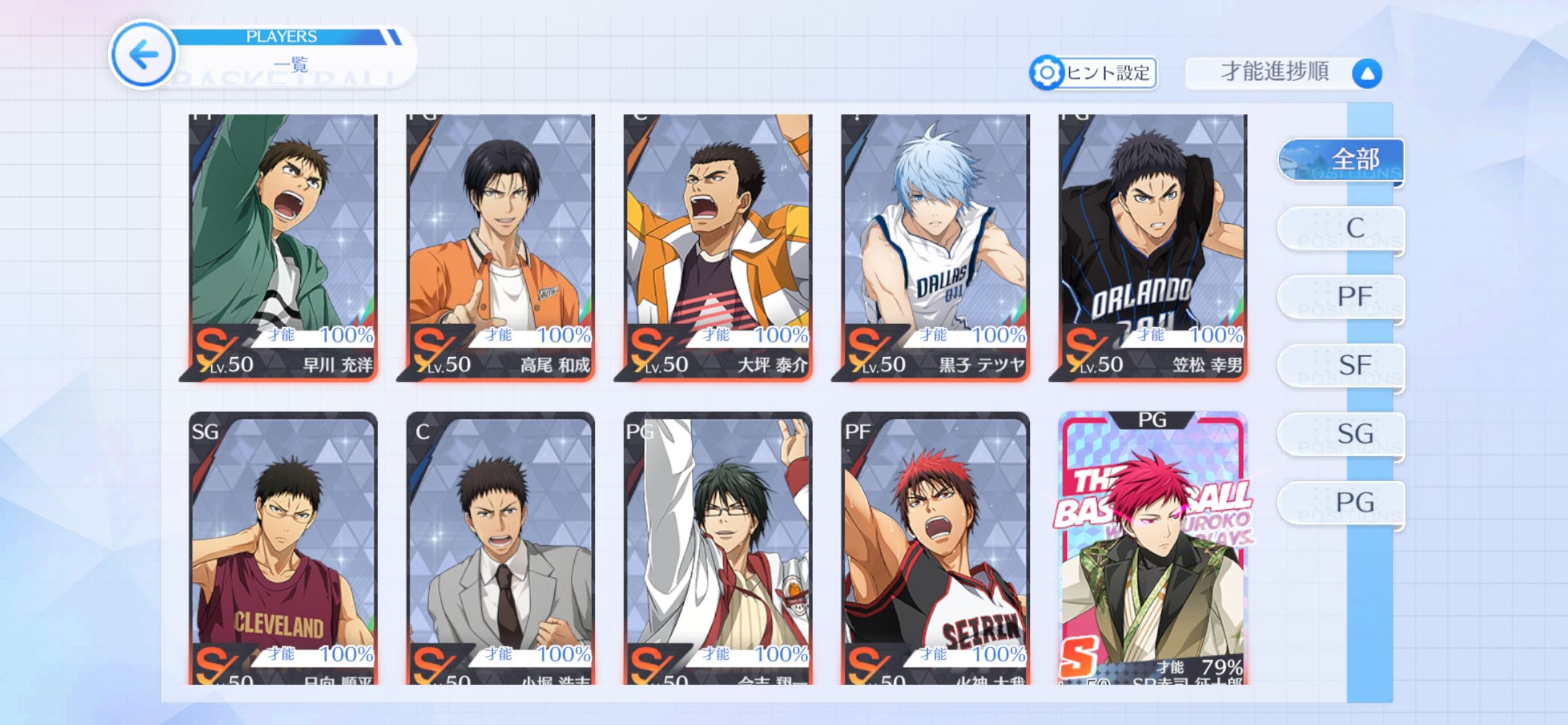Choose the 大坪 泰介 player card
Viewport: 1568px width, 725px height.
click(718, 247)
